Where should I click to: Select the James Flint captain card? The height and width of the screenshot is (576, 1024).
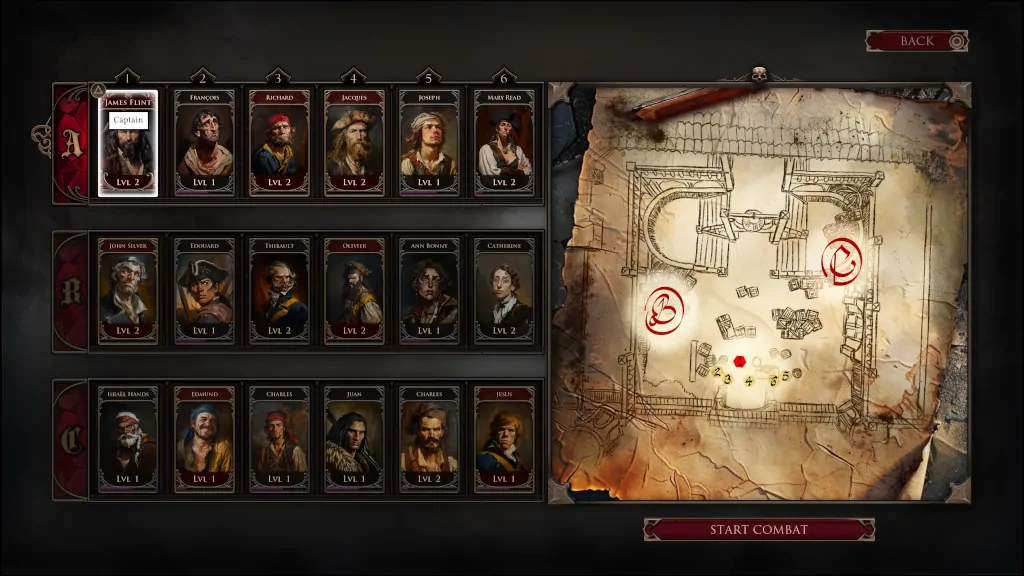[x=128, y=143]
